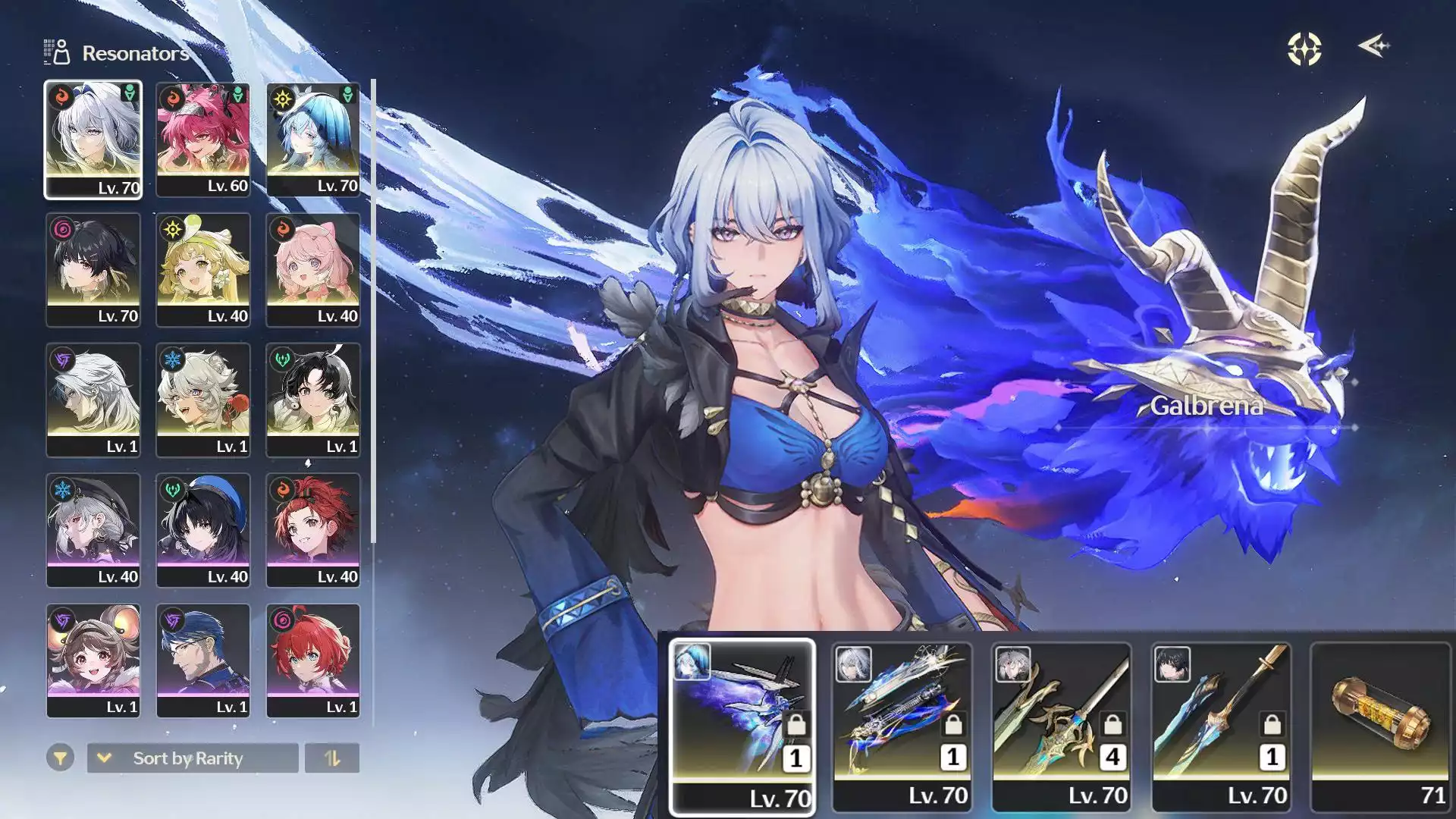1456x819 pixels.
Task: Toggle the sort order arrows button
Action: pos(332,758)
